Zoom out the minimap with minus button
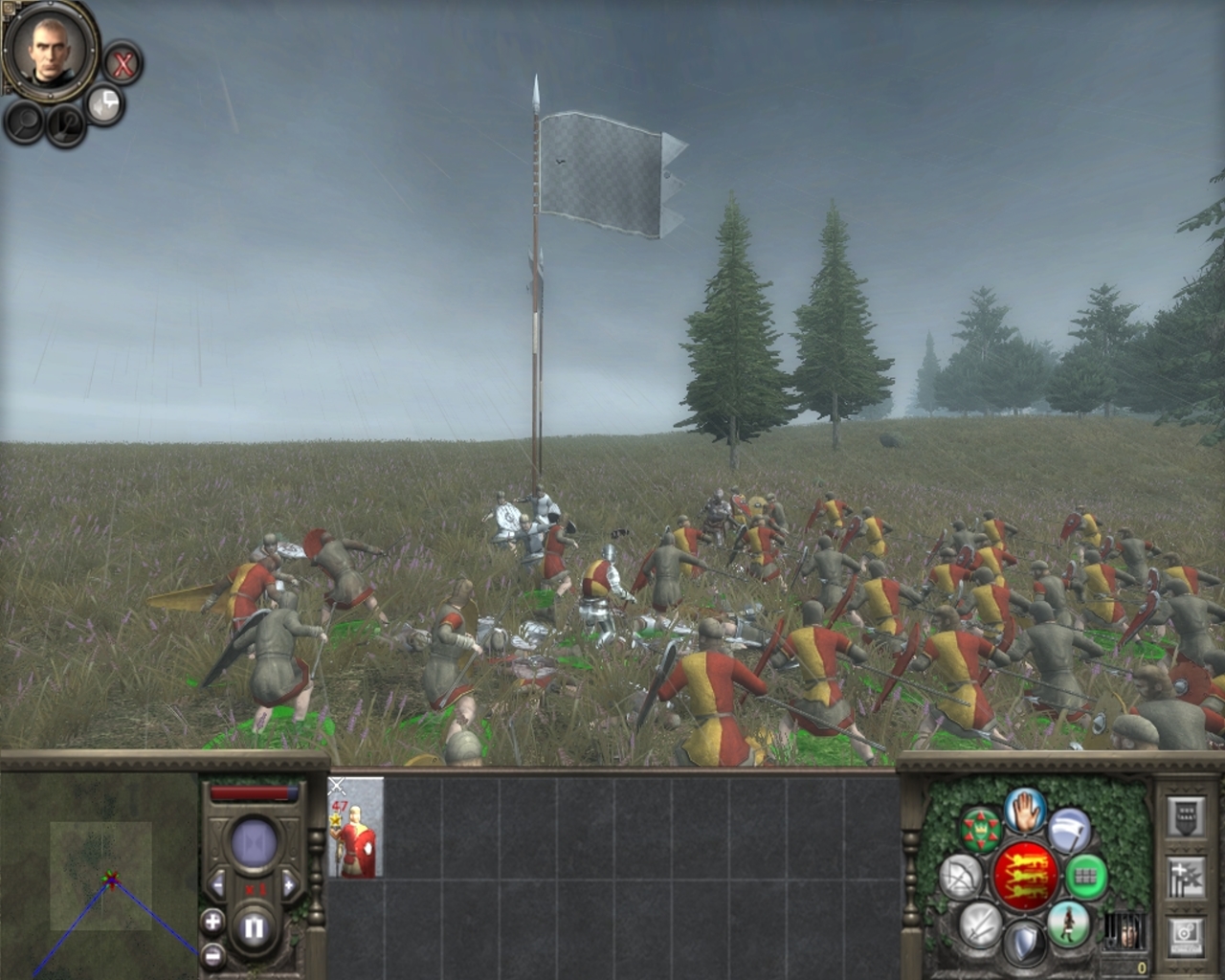The height and width of the screenshot is (980, 1225). coord(212,954)
